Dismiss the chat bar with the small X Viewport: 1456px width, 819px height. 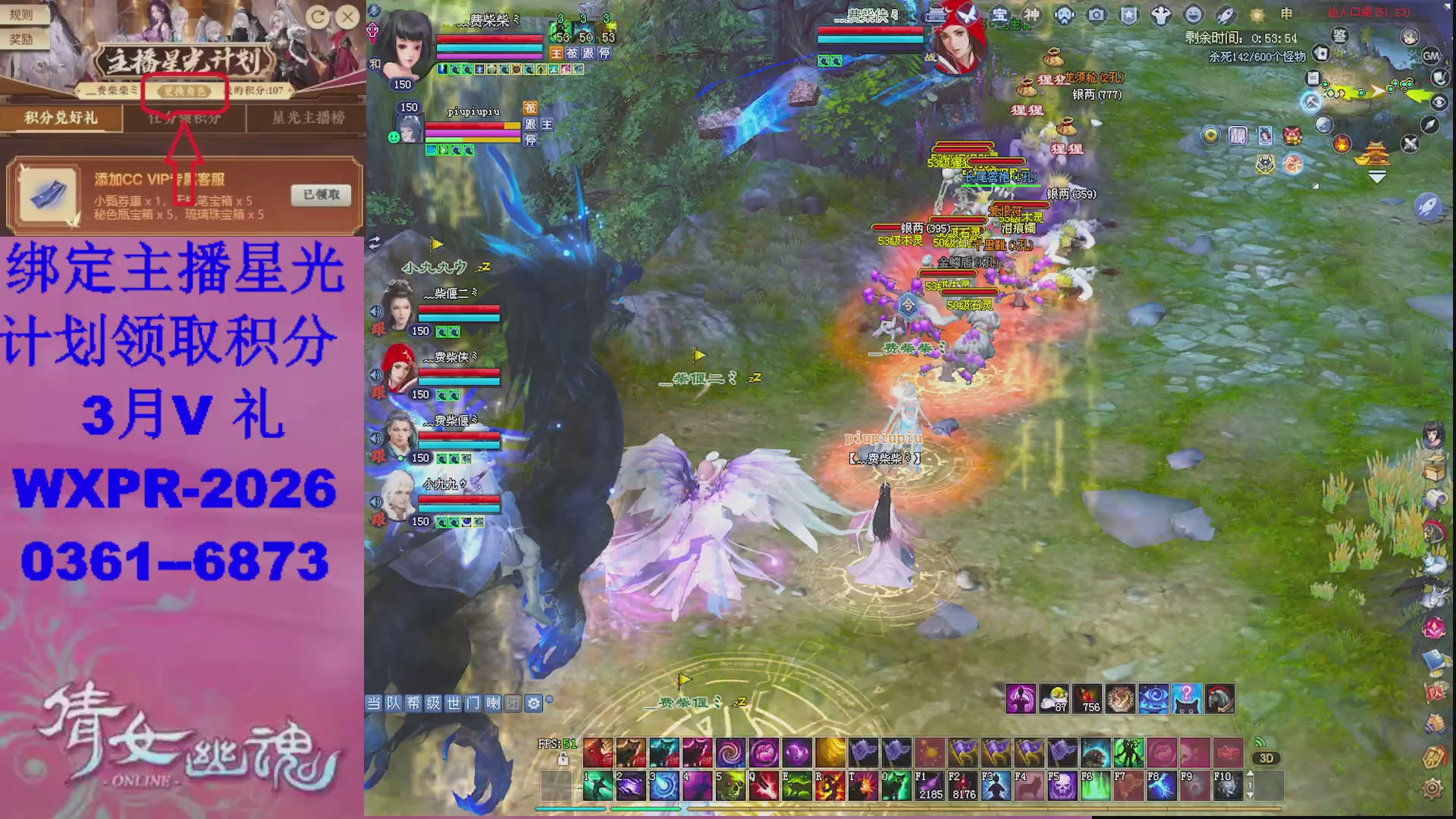[550, 698]
